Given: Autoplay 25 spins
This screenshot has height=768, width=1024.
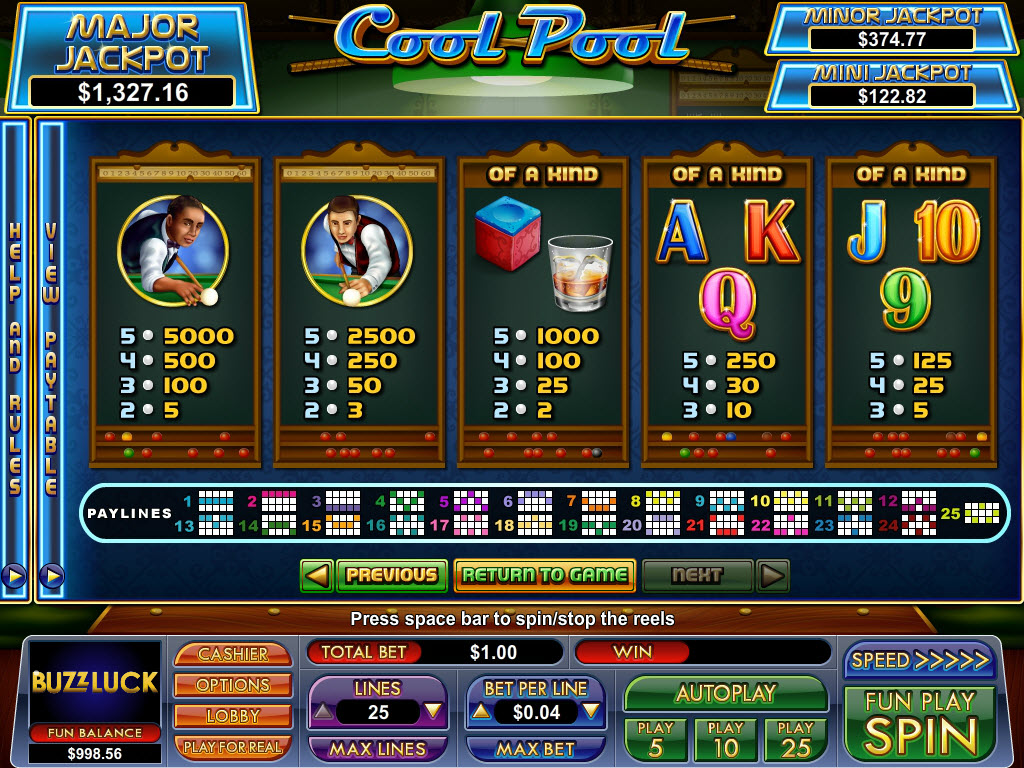Looking at the screenshot, I should [796, 739].
